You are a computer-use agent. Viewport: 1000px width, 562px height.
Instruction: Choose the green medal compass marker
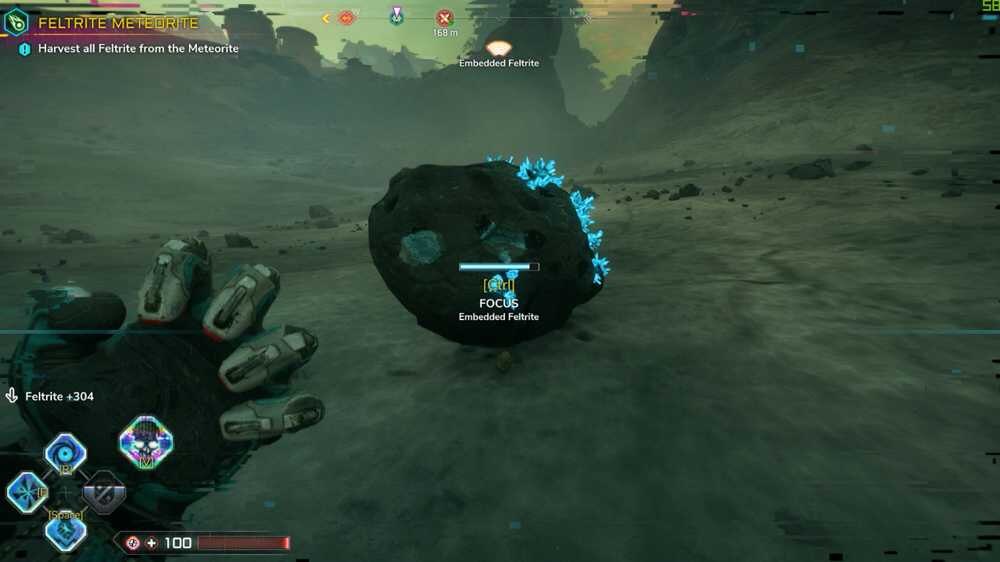click(397, 17)
